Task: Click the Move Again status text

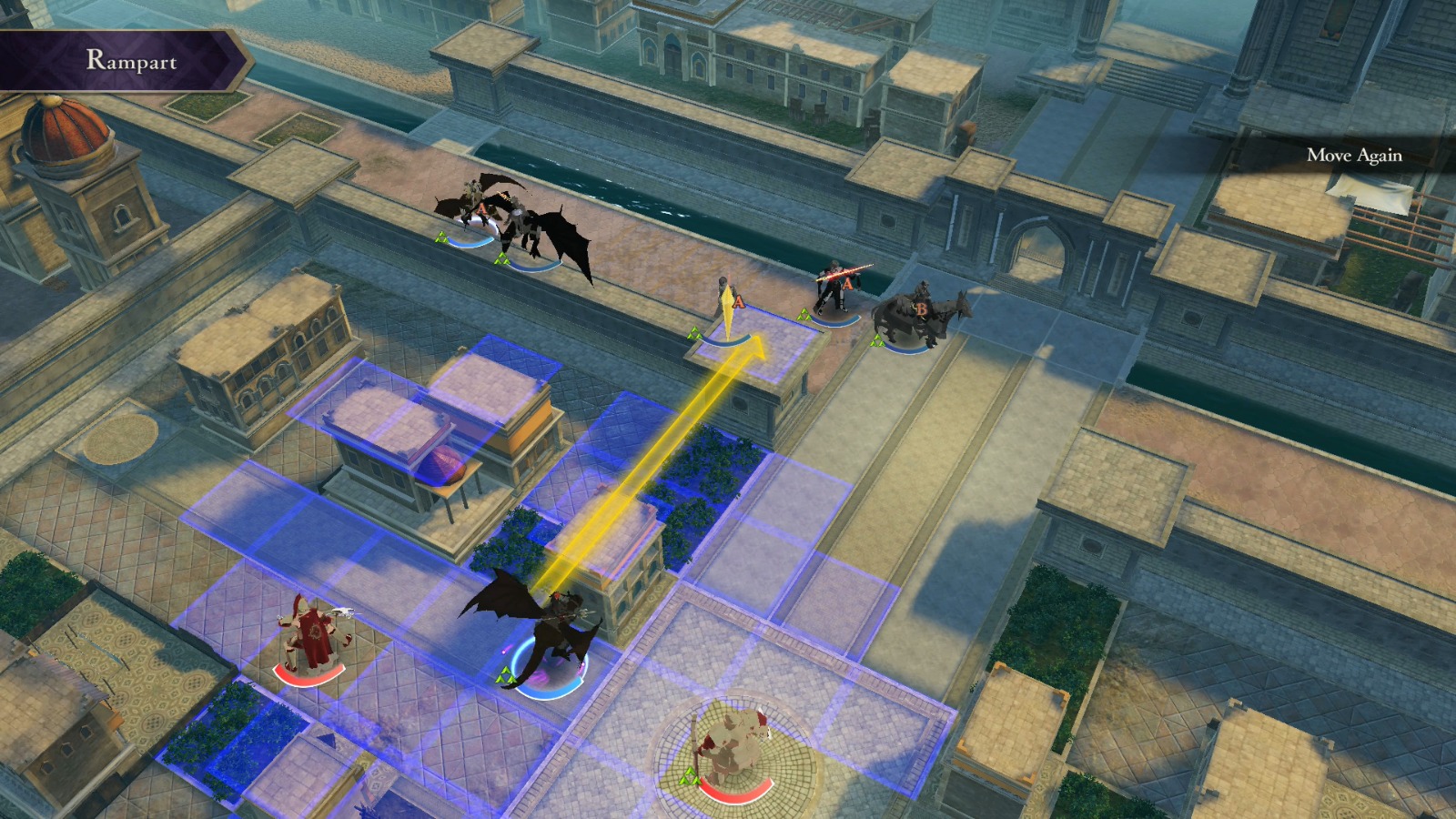Action: pos(1355,156)
